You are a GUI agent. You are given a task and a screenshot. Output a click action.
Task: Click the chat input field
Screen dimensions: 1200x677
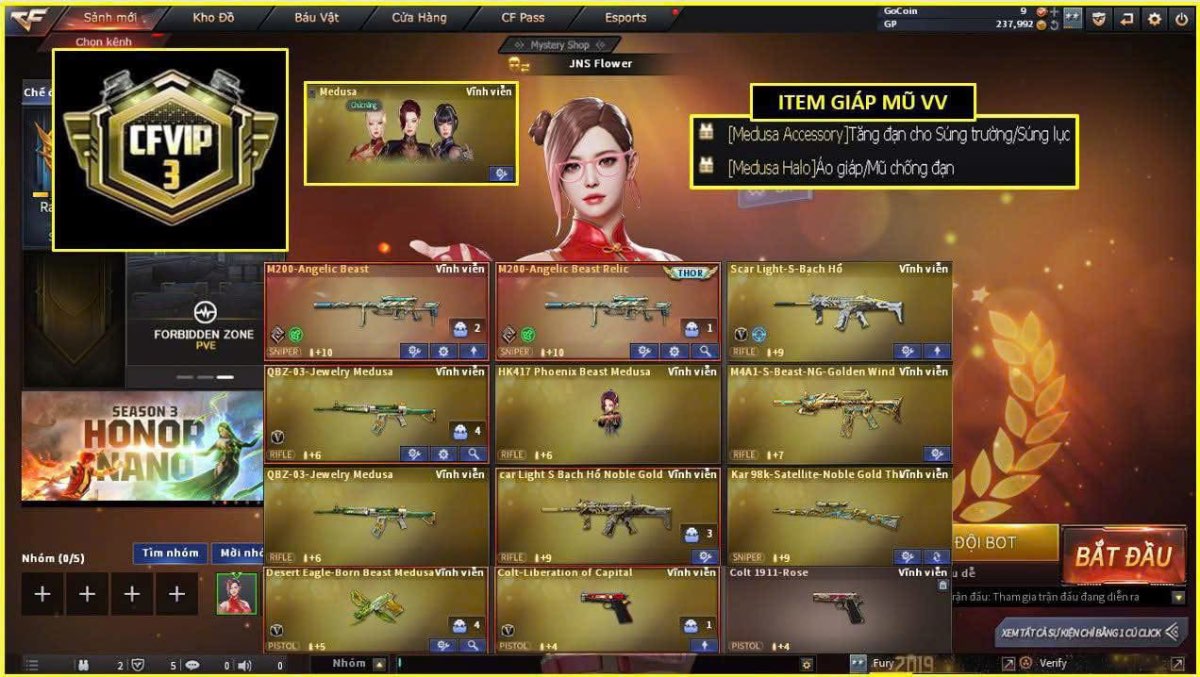(600, 663)
